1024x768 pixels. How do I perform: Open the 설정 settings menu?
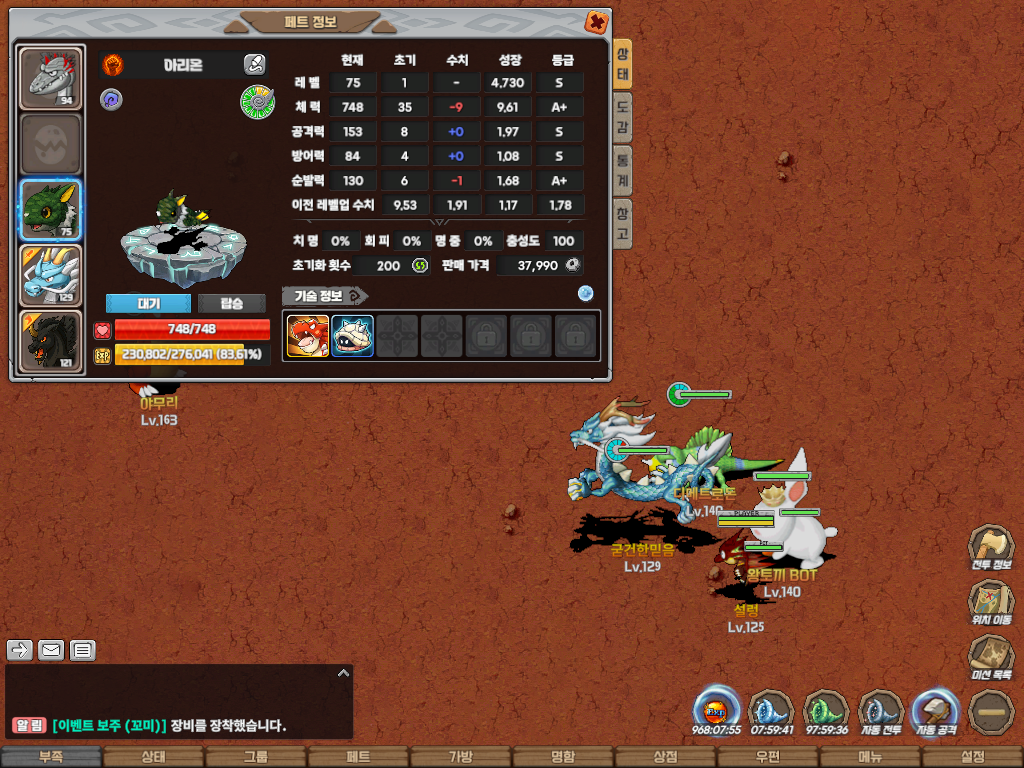pos(972,757)
